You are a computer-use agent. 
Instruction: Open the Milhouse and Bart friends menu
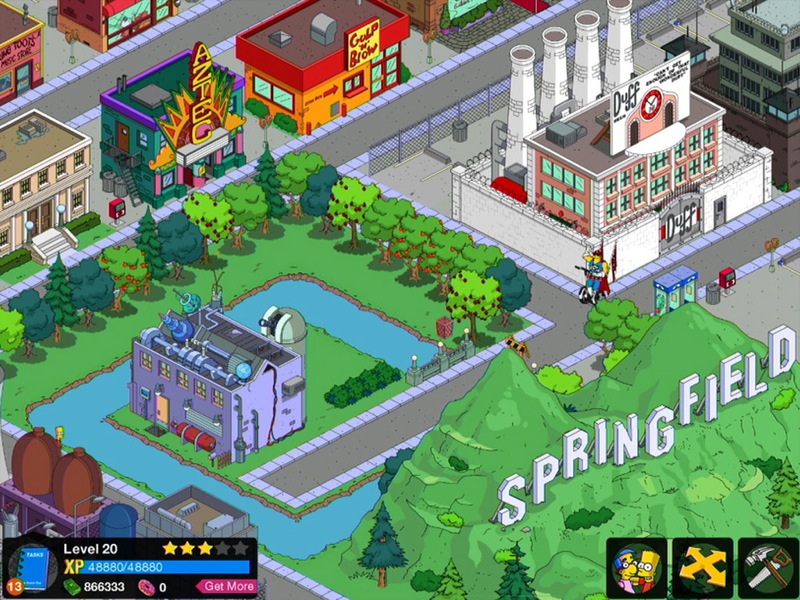point(635,568)
